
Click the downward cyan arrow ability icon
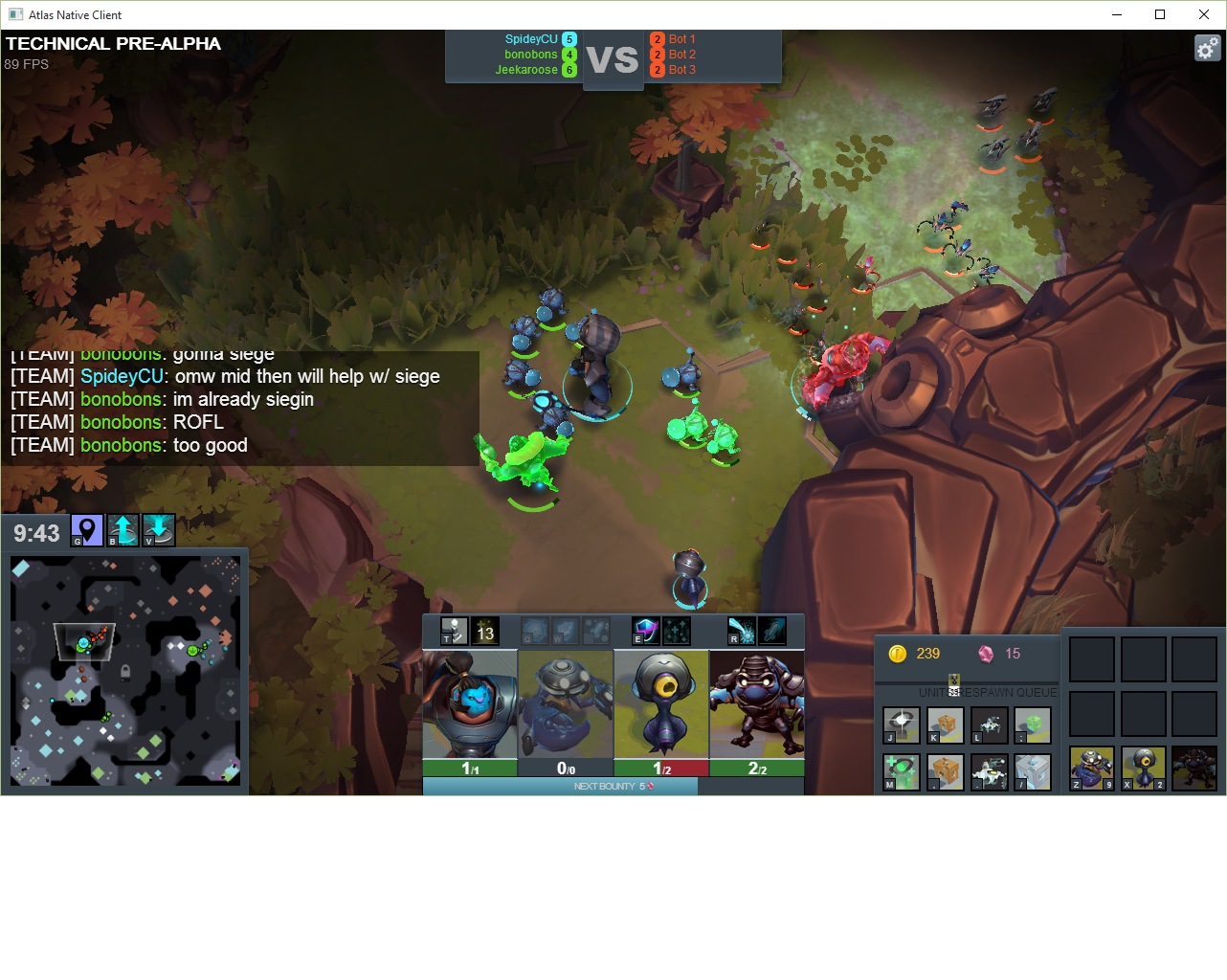click(x=158, y=530)
